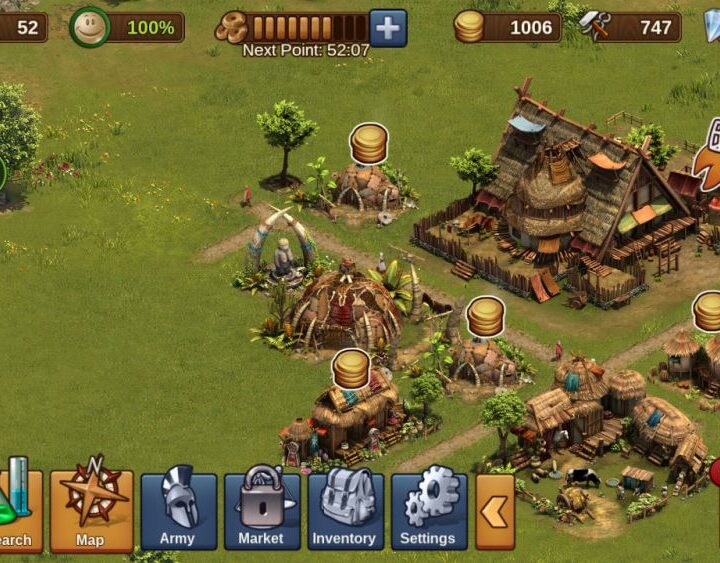Open the Inventory backpack

coord(345,510)
